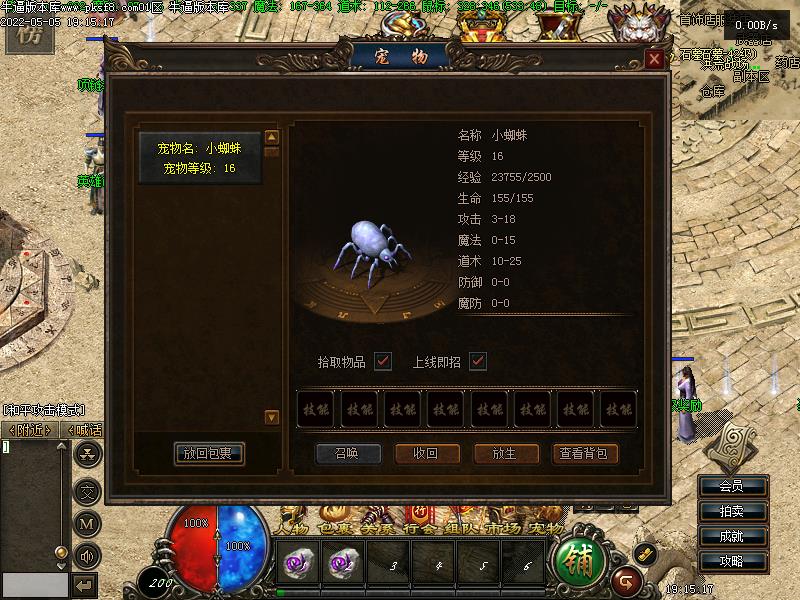Toggle the 拾取物品 (pick up items) checkbox
Screen dimensions: 800x600
click(382, 361)
